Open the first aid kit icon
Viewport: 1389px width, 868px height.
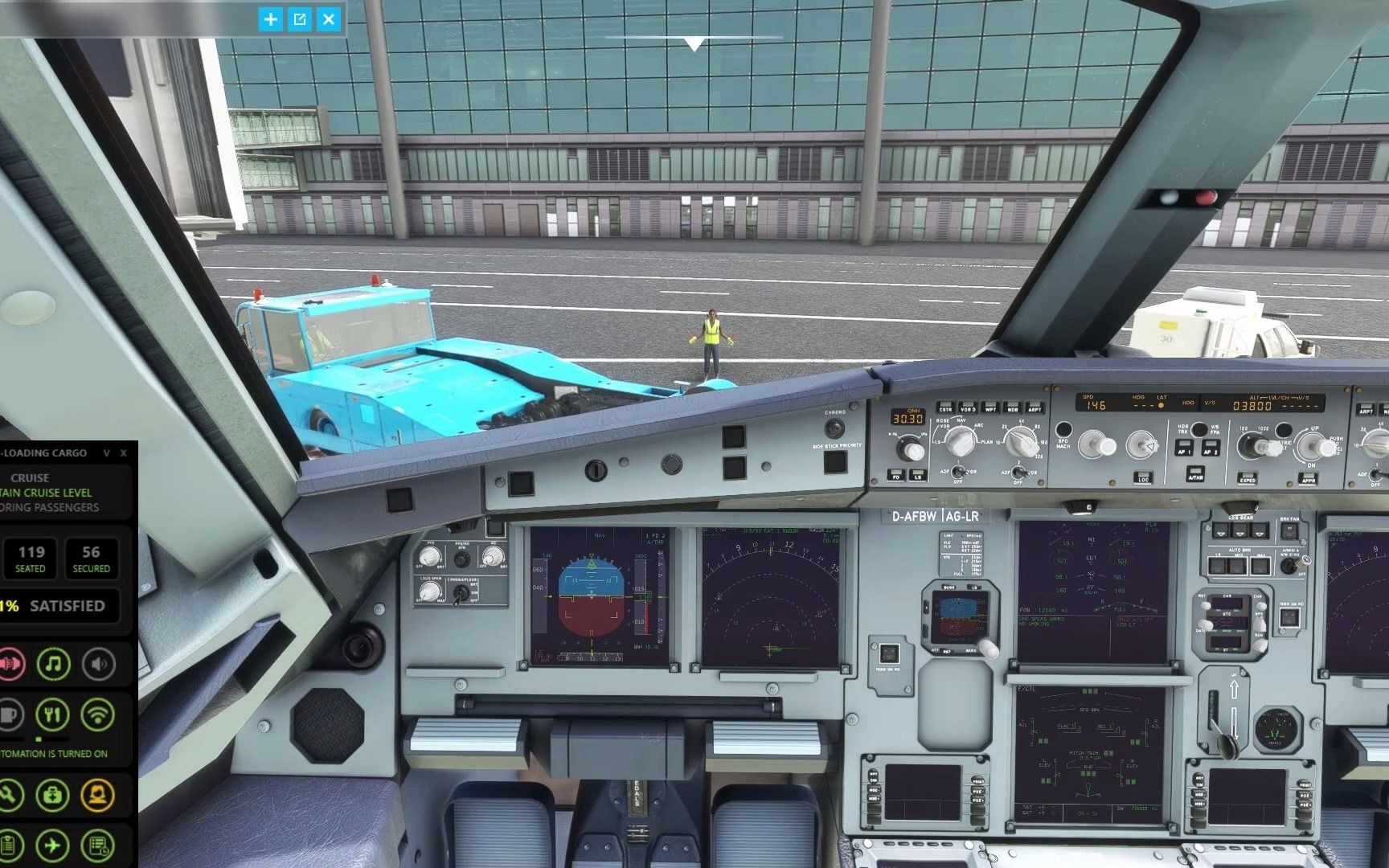pyautogui.click(x=51, y=796)
